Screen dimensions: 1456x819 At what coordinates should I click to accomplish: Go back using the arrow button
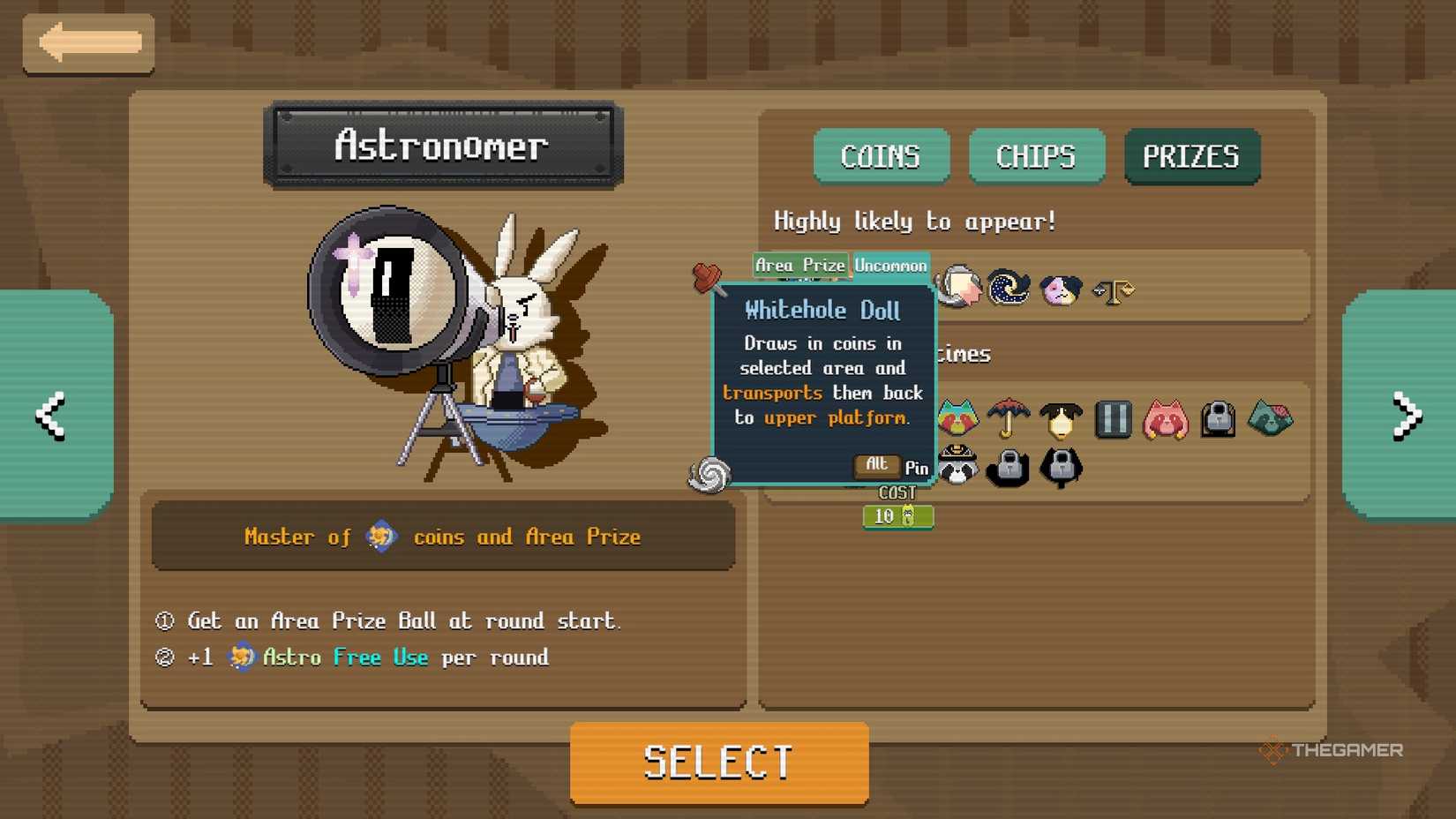(x=88, y=41)
